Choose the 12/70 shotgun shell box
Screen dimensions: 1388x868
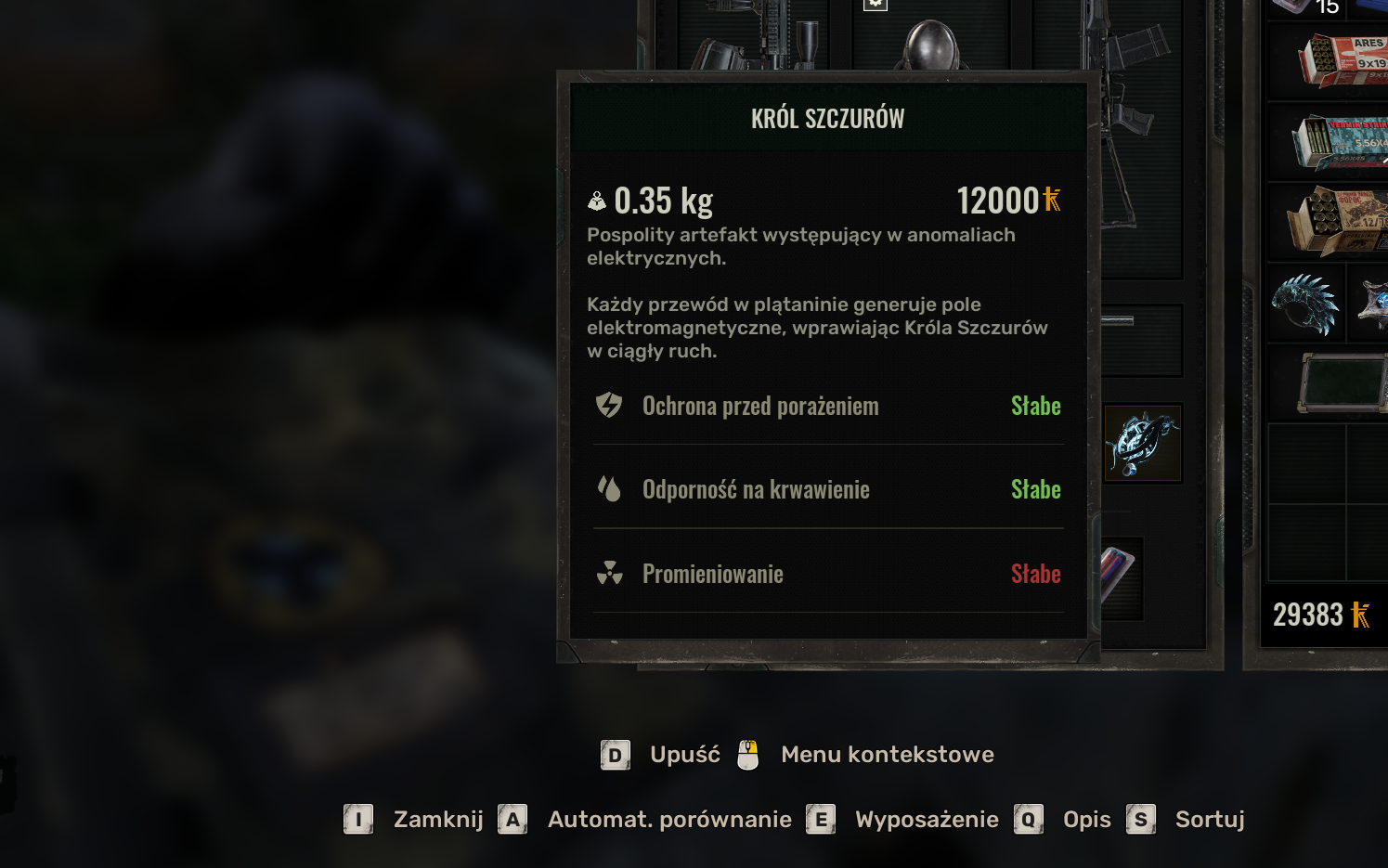(1337, 221)
